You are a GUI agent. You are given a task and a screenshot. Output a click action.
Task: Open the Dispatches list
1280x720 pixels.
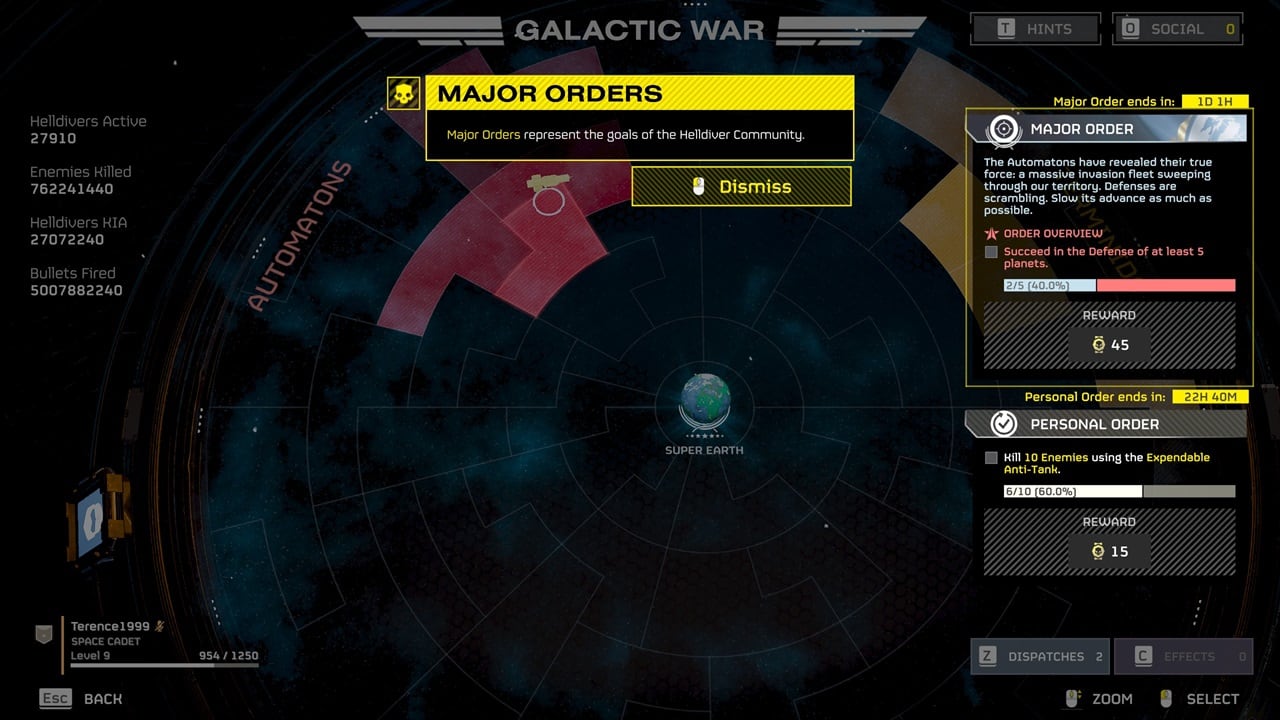click(x=1040, y=656)
